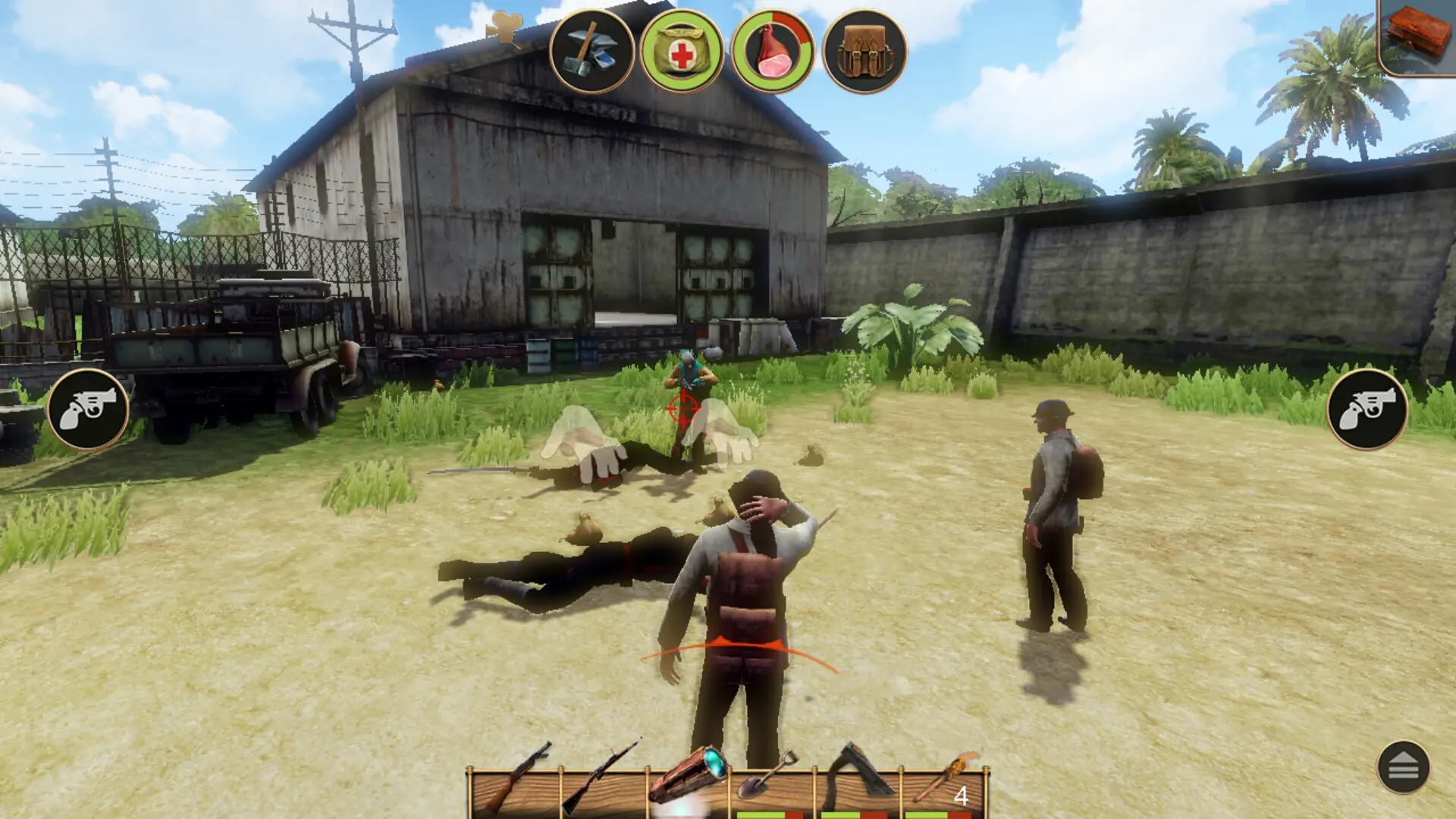Screen dimensions: 1456x819
Task: Open the anvil and hammer crafting menu
Action: click(x=591, y=52)
